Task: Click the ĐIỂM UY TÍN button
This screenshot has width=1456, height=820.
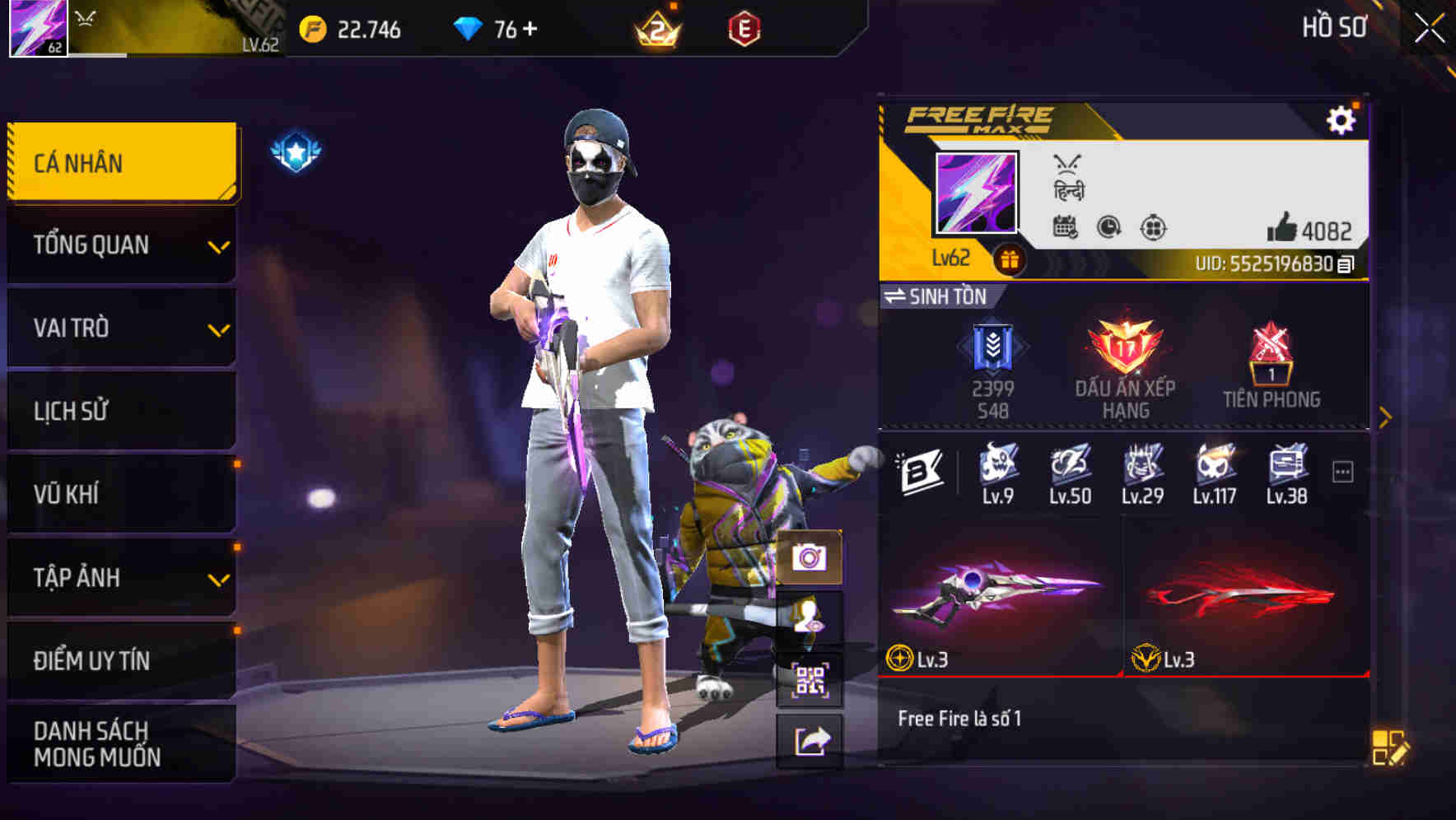Action: pos(119,659)
